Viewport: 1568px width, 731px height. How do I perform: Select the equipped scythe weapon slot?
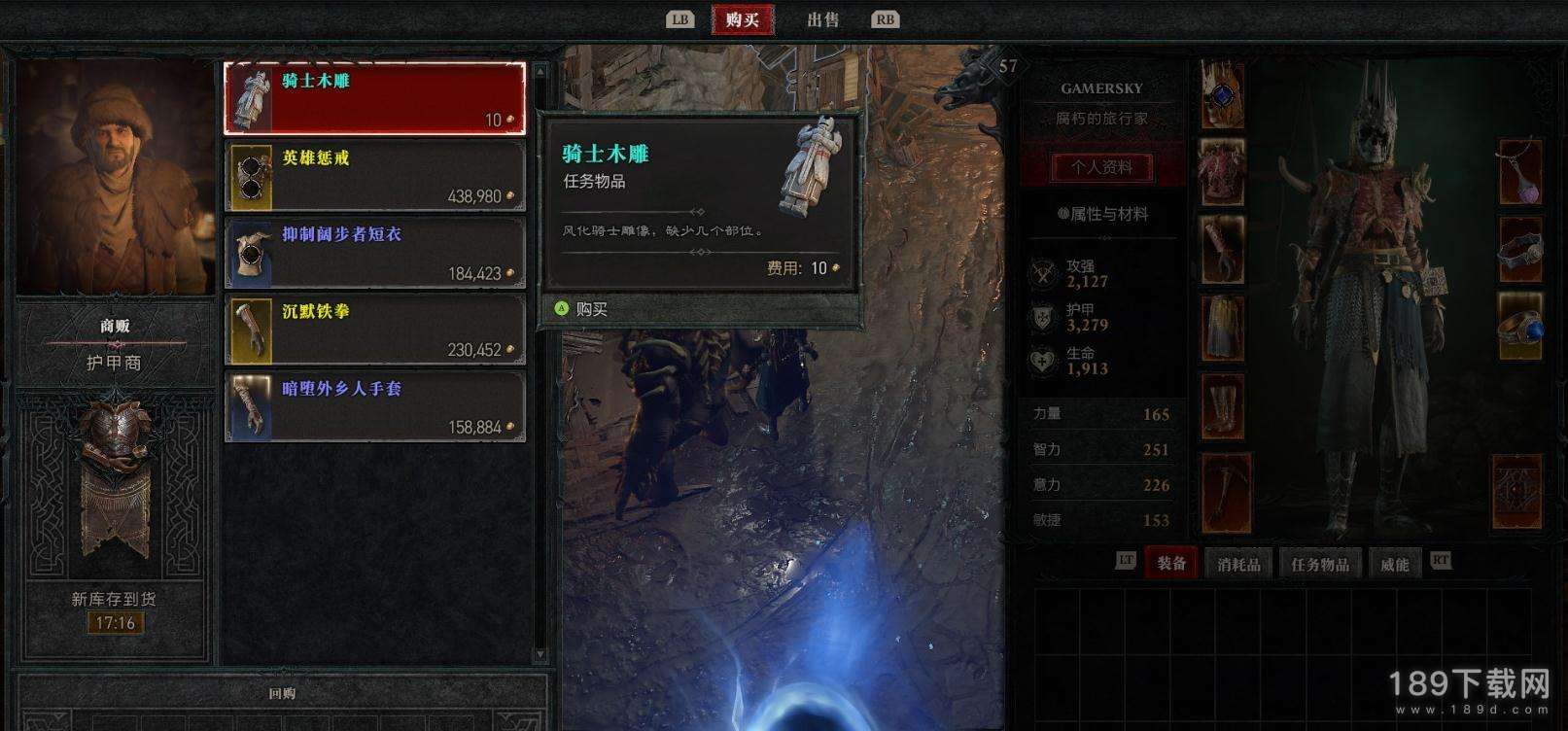coord(1222,492)
